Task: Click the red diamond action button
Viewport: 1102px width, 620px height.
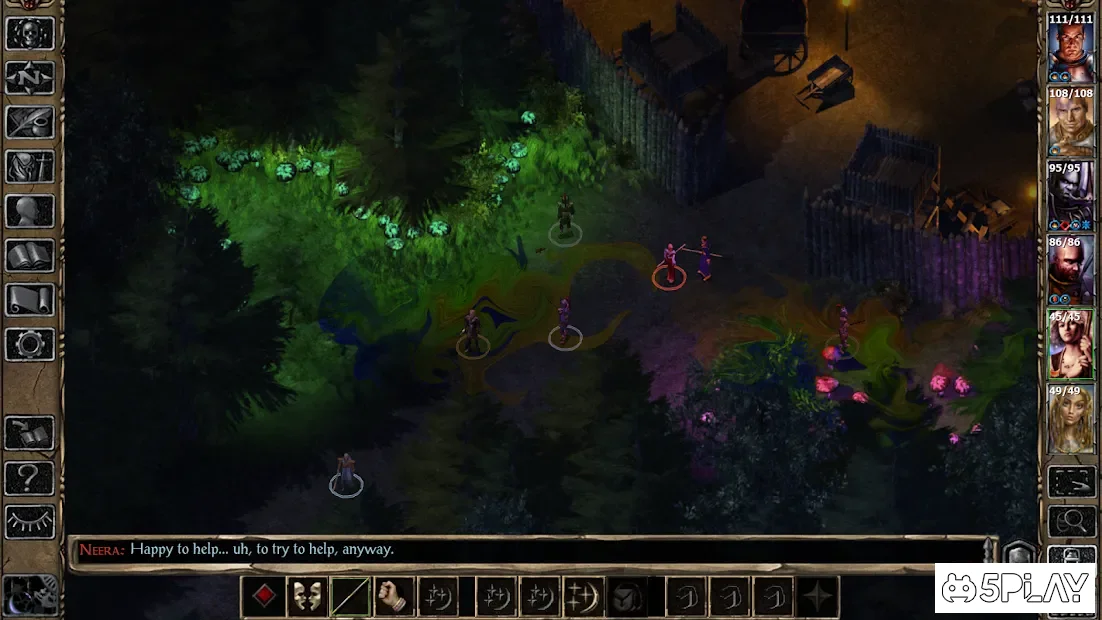Action: (263, 597)
